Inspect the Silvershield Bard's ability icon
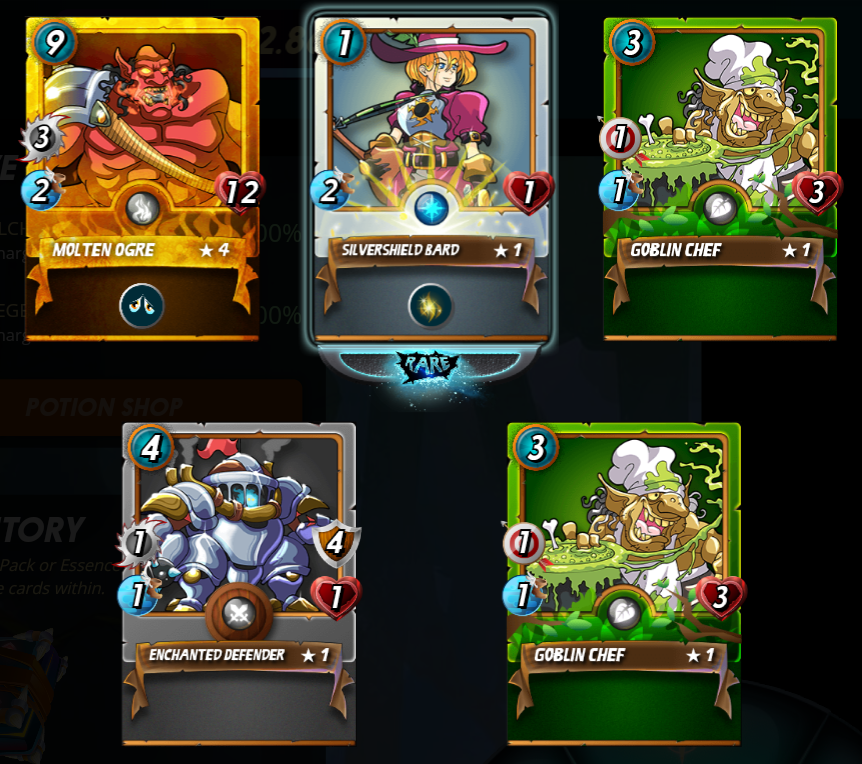862x764 pixels. pyautogui.click(x=430, y=305)
